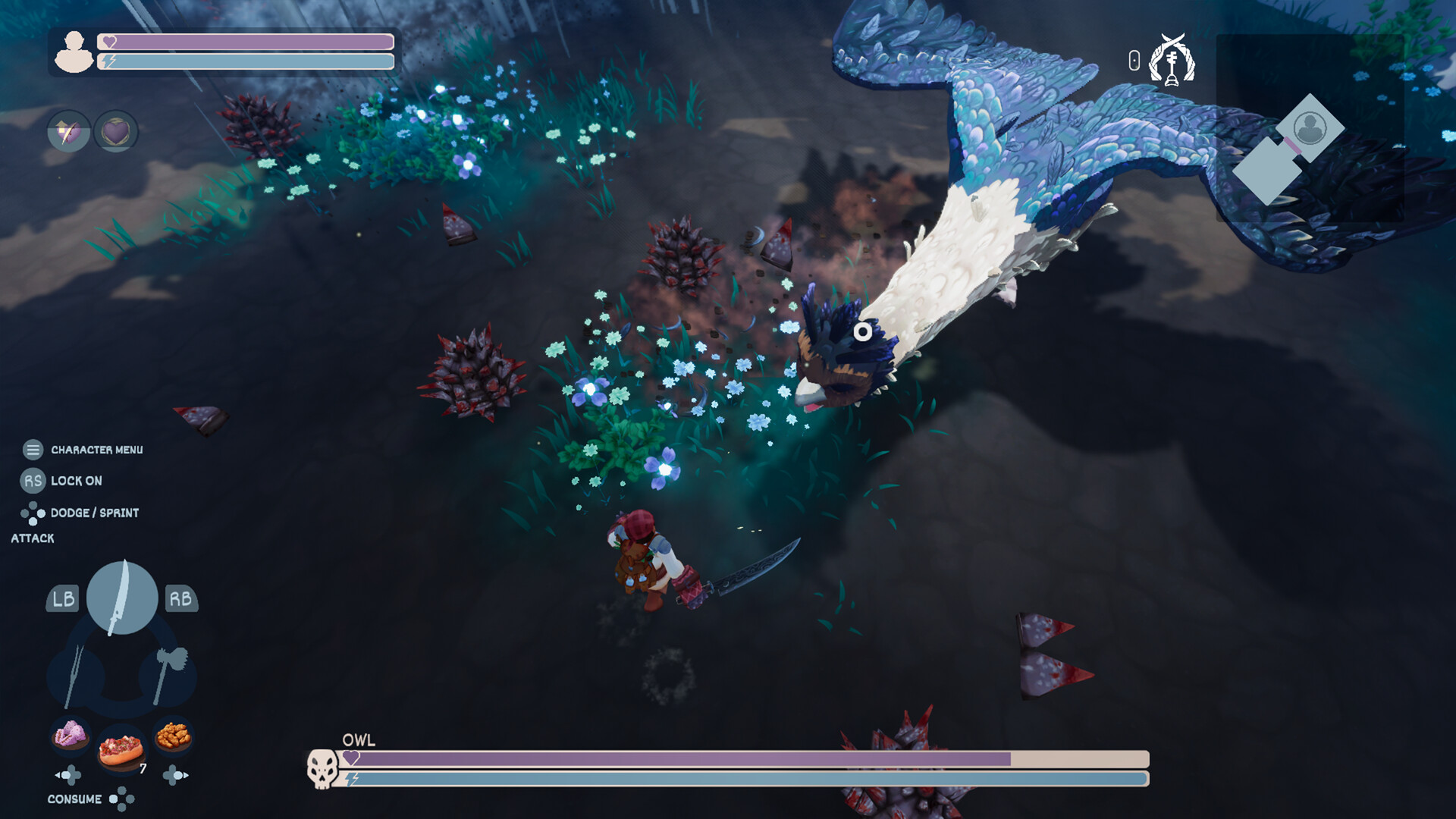Image resolution: width=1456 pixels, height=819 pixels.
Task: Click the heart regeneration buff icon top left
Action: 117,130
